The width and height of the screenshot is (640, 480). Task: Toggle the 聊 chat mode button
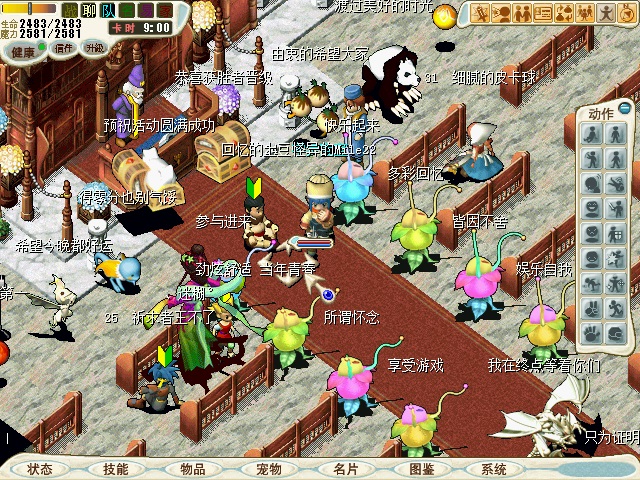click(89, 10)
